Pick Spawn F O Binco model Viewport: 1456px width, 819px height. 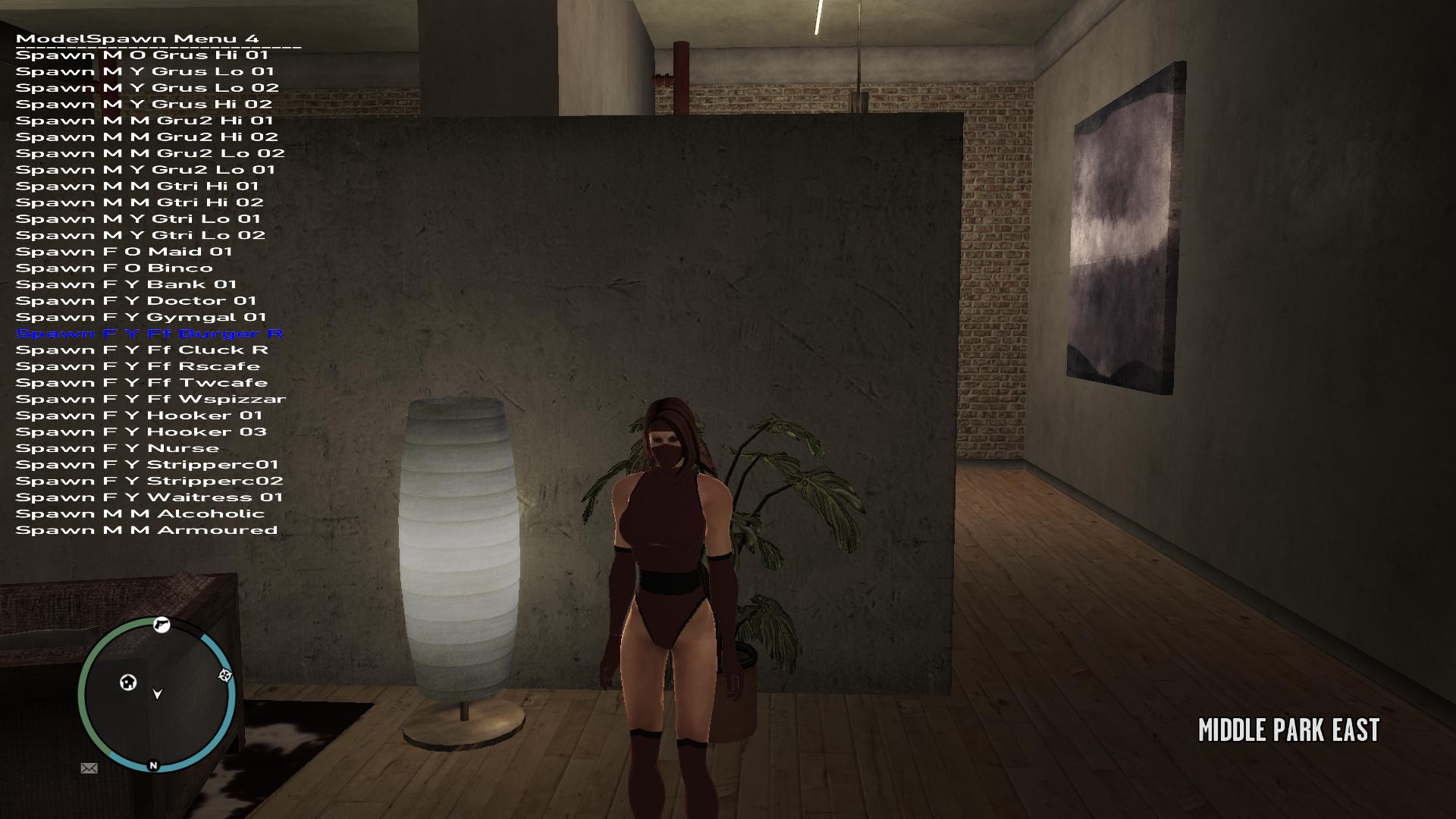coord(114,268)
